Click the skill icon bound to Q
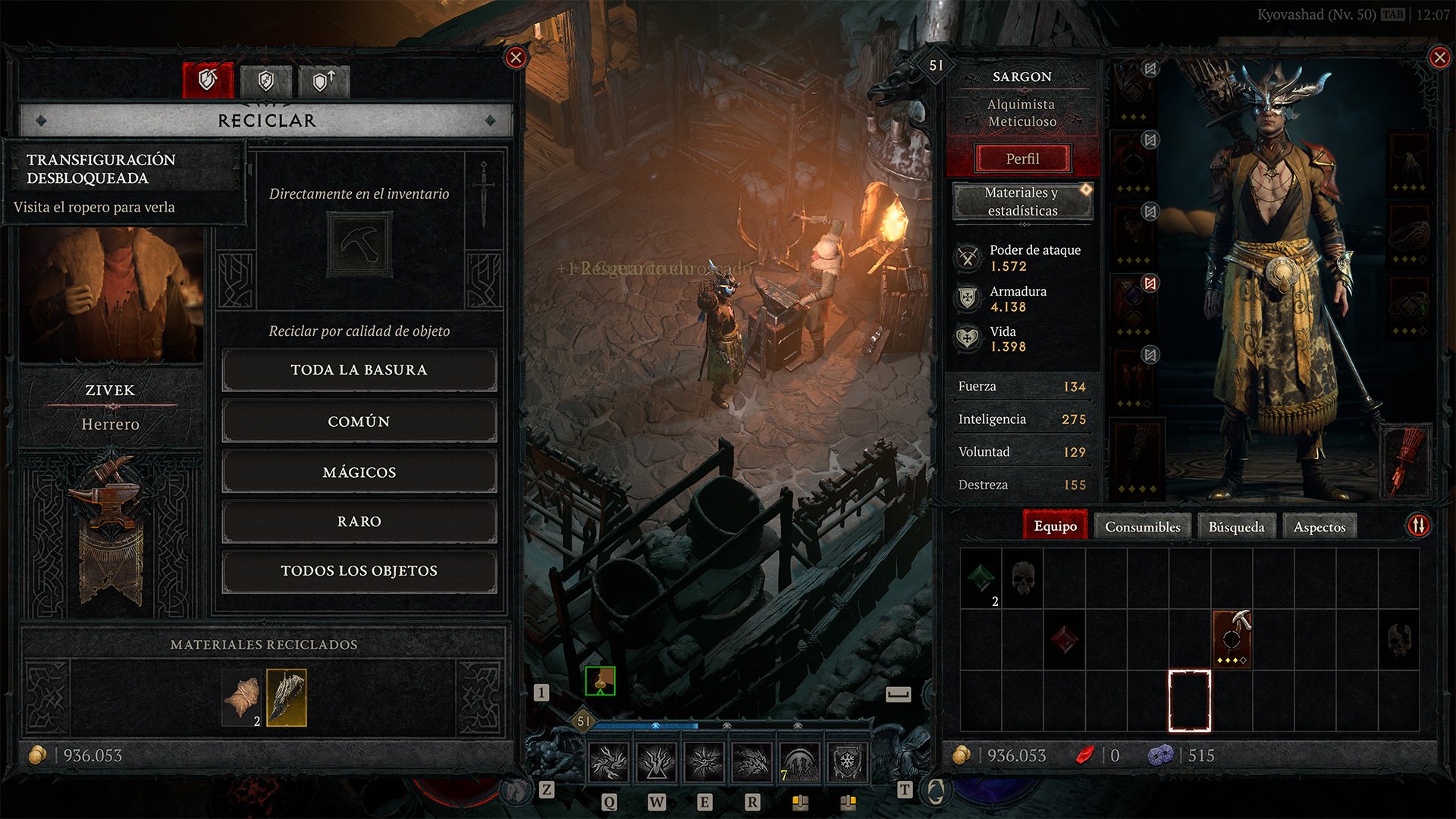The width and height of the screenshot is (1456, 819). point(607,762)
